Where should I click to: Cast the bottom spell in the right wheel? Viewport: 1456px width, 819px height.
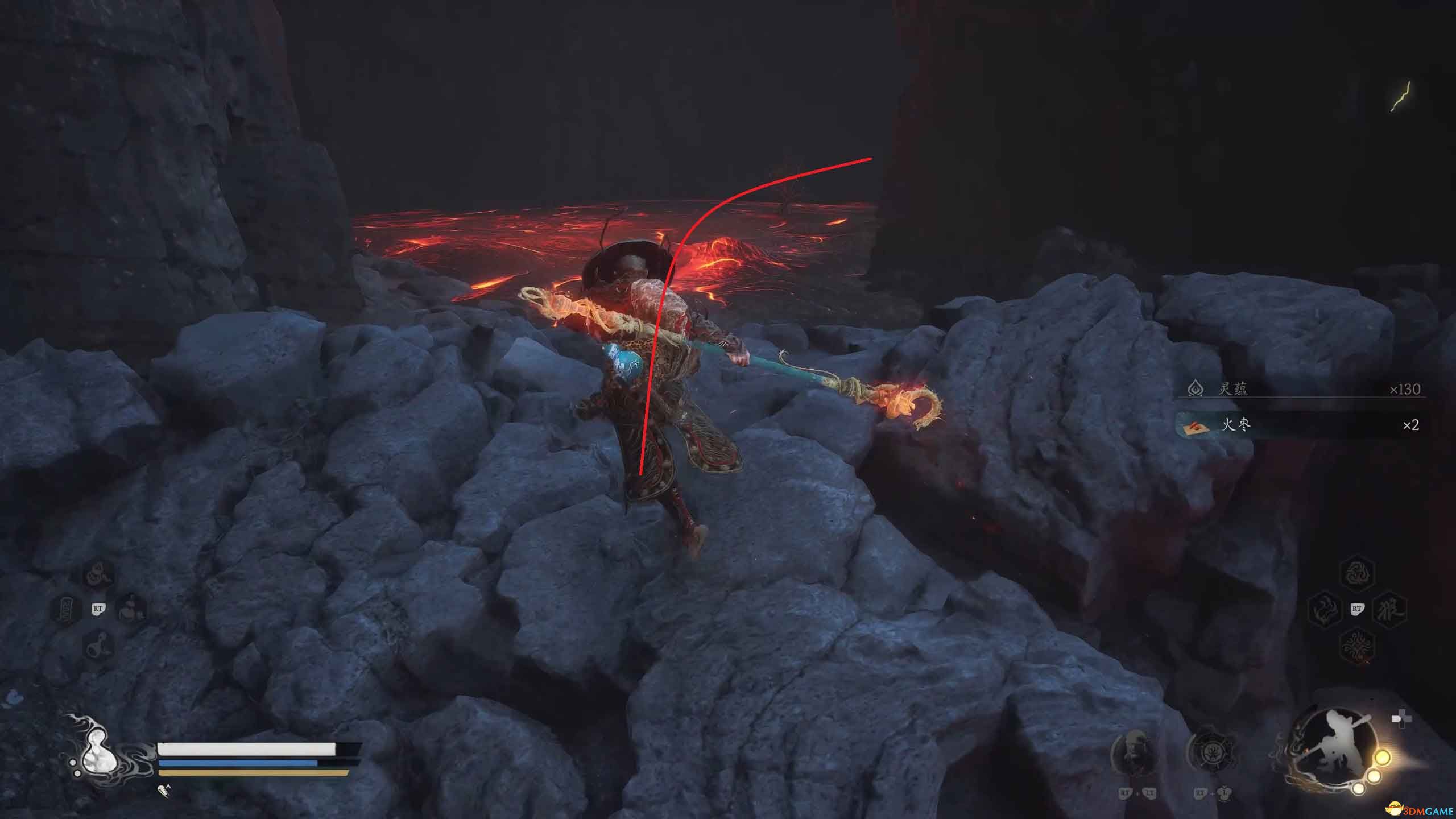click(x=1357, y=646)
